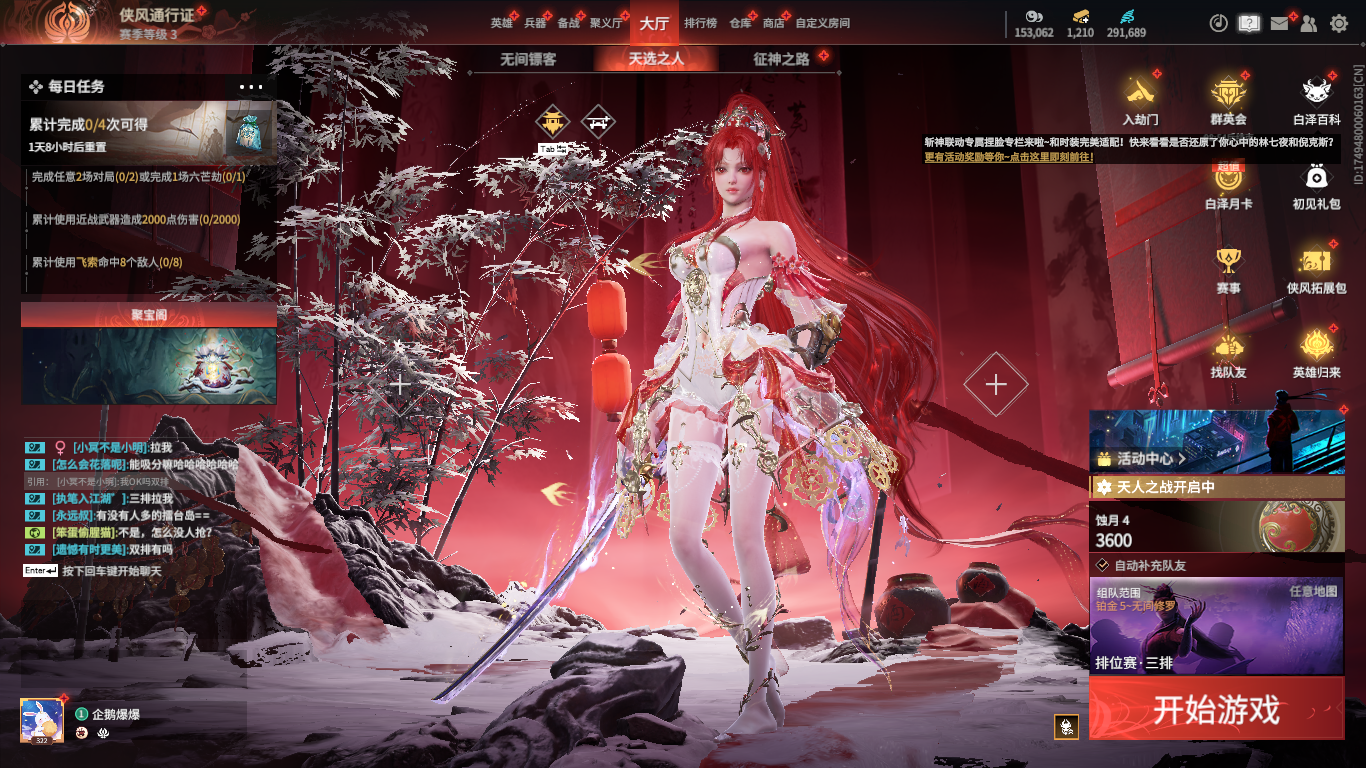The image size is (1366, 768).
Task: Open the 赛事 tournaments icon
Action: click(x=1228, y=270)
